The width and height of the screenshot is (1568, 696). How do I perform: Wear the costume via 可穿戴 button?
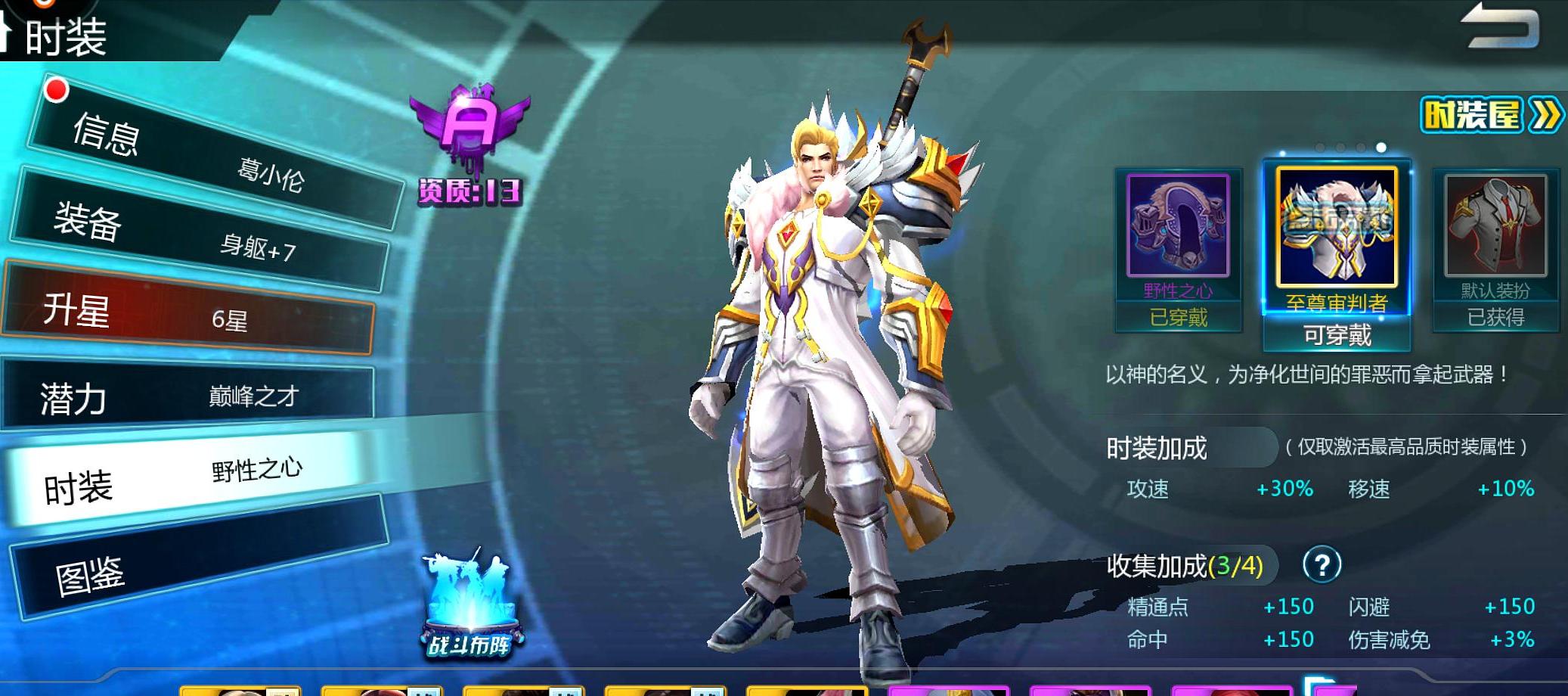(x=1337, y=335)
